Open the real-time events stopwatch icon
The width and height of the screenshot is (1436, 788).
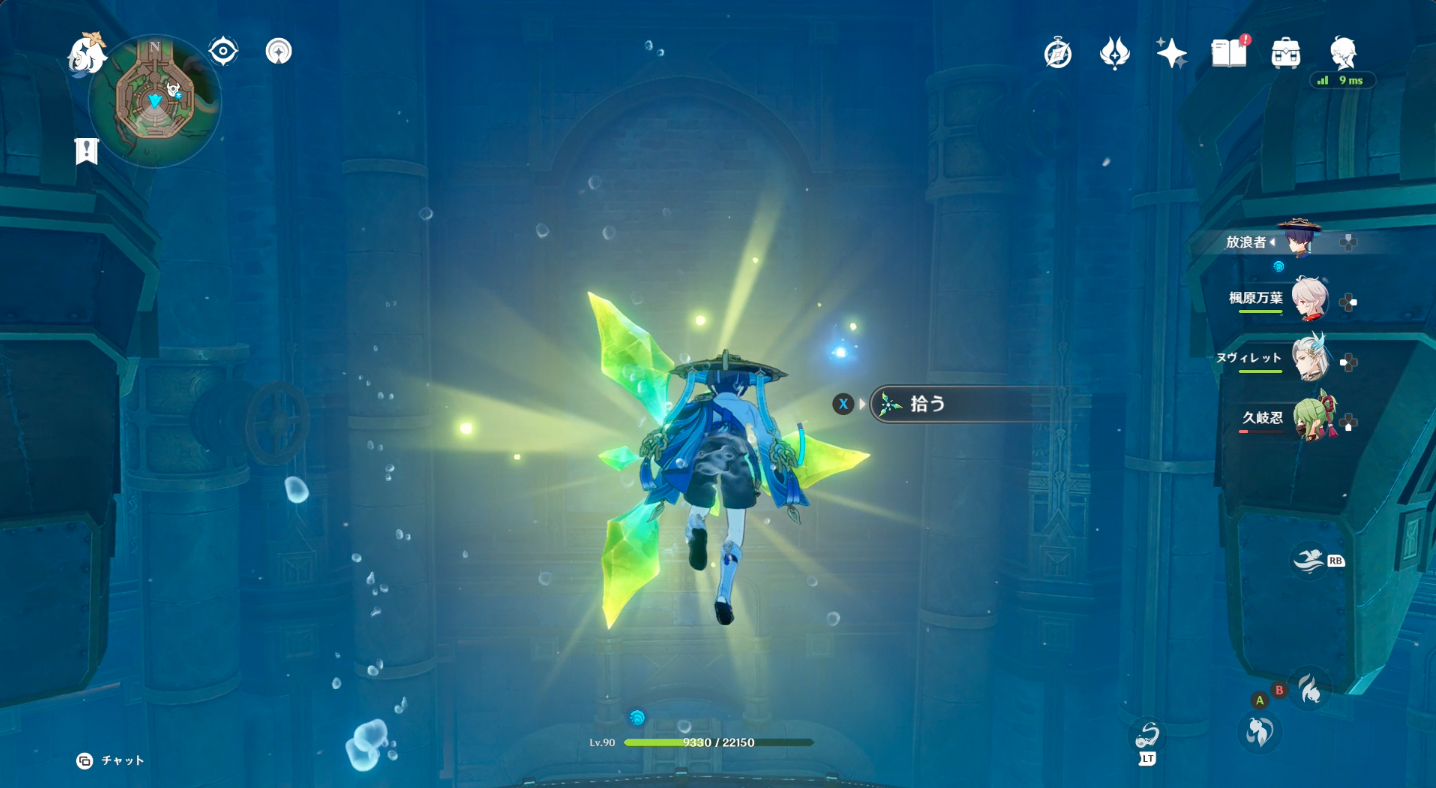click(x=1058, y=52)
